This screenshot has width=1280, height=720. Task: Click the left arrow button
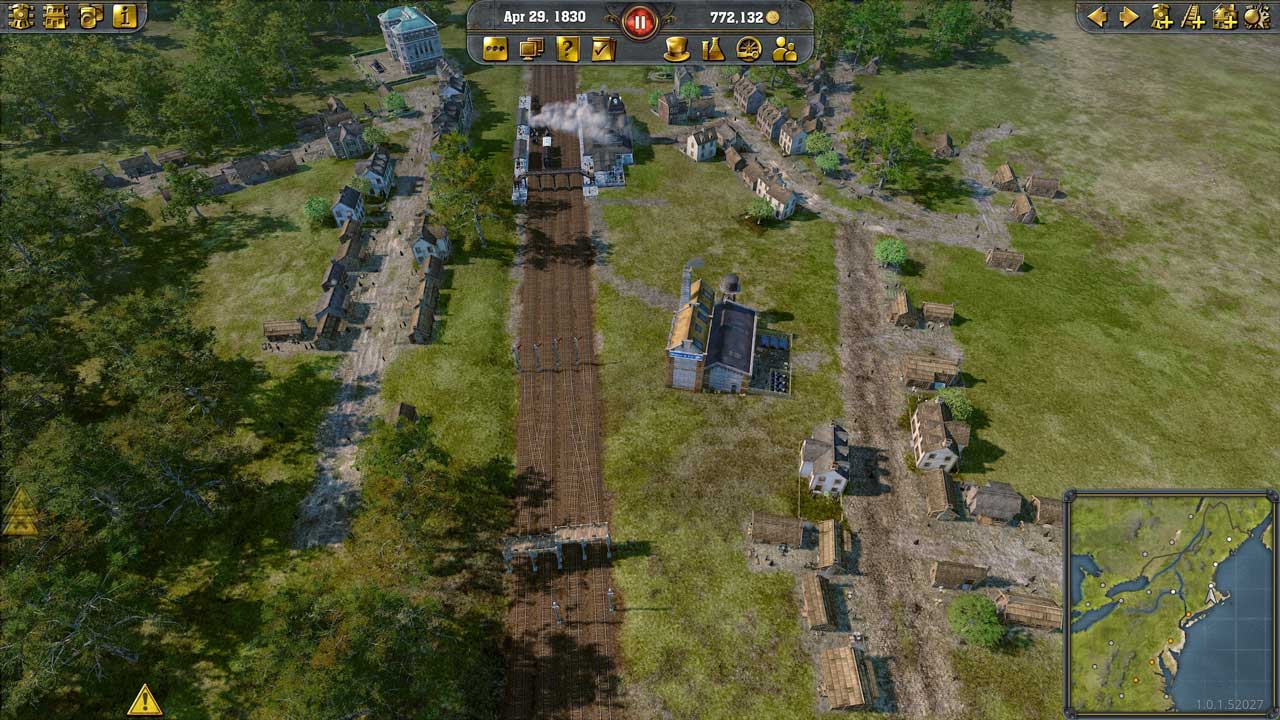click(x=1097, y=16)
